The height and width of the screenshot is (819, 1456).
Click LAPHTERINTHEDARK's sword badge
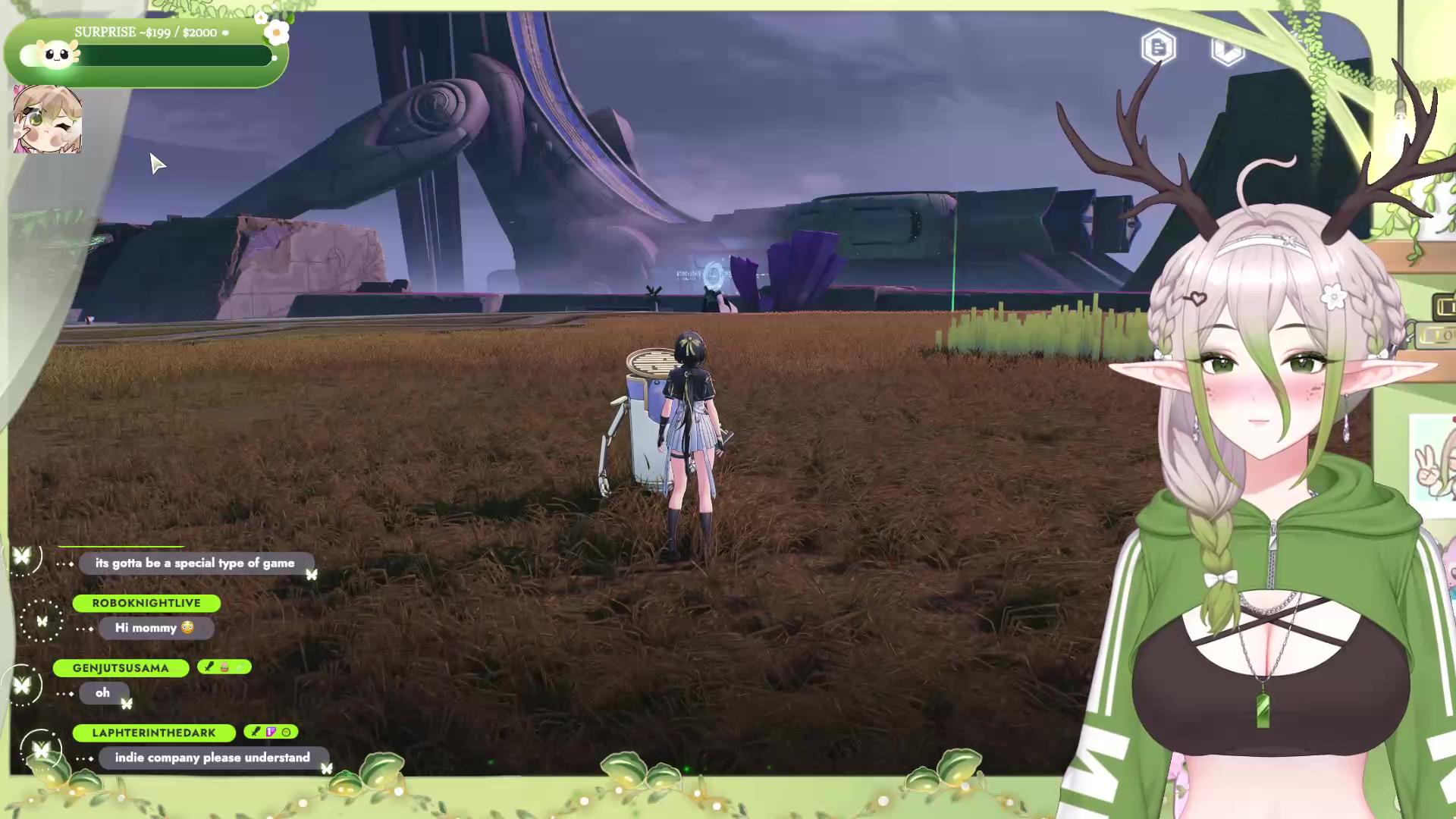255,731
